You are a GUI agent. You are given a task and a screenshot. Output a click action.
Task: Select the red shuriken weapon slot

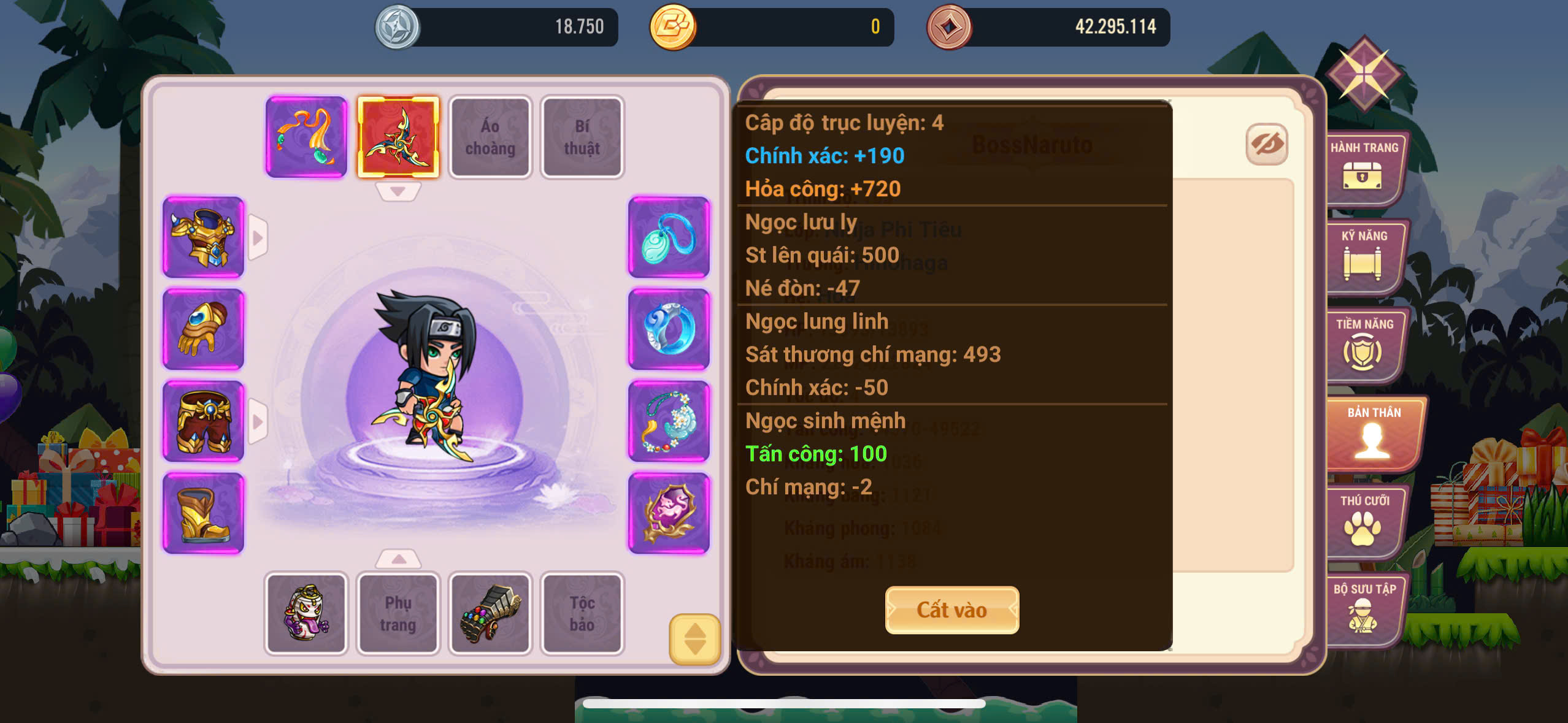(399, 137)
